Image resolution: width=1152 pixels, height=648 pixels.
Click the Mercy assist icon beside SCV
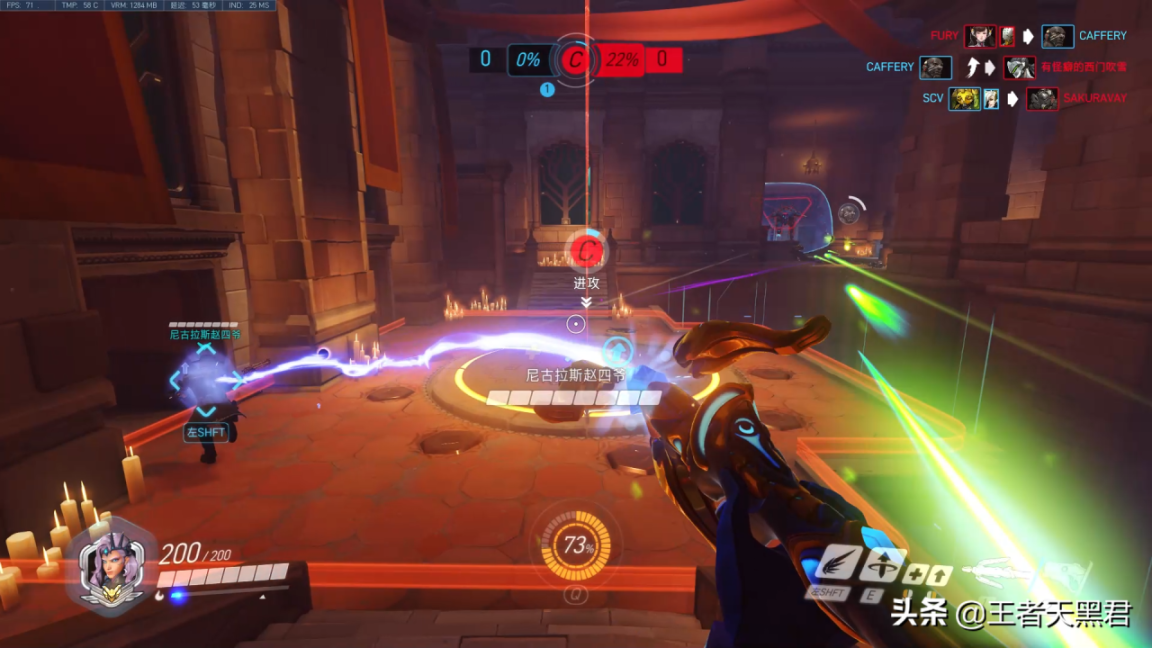click(x=991, y=99)
